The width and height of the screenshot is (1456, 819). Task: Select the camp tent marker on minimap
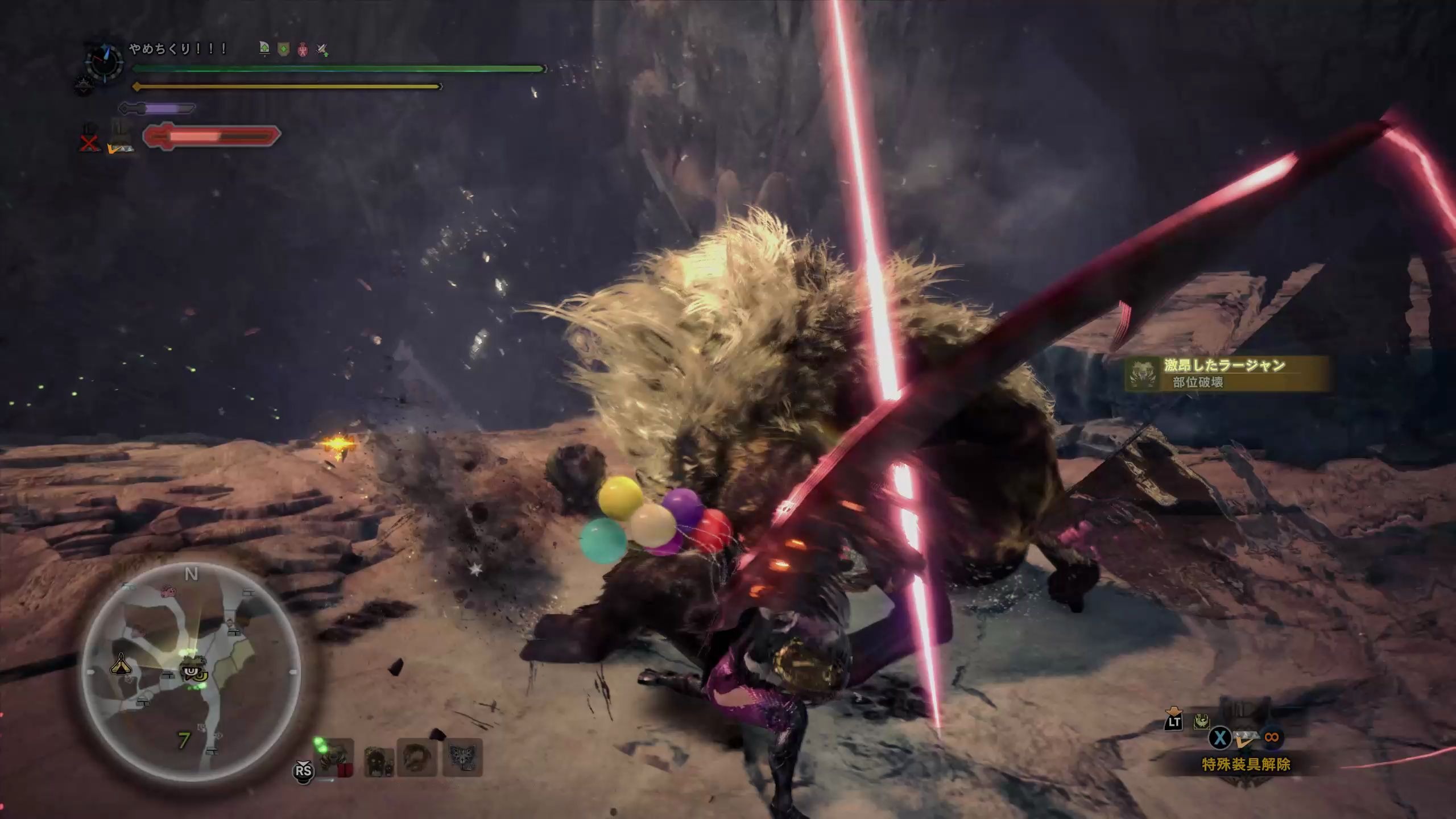(121, 663)
